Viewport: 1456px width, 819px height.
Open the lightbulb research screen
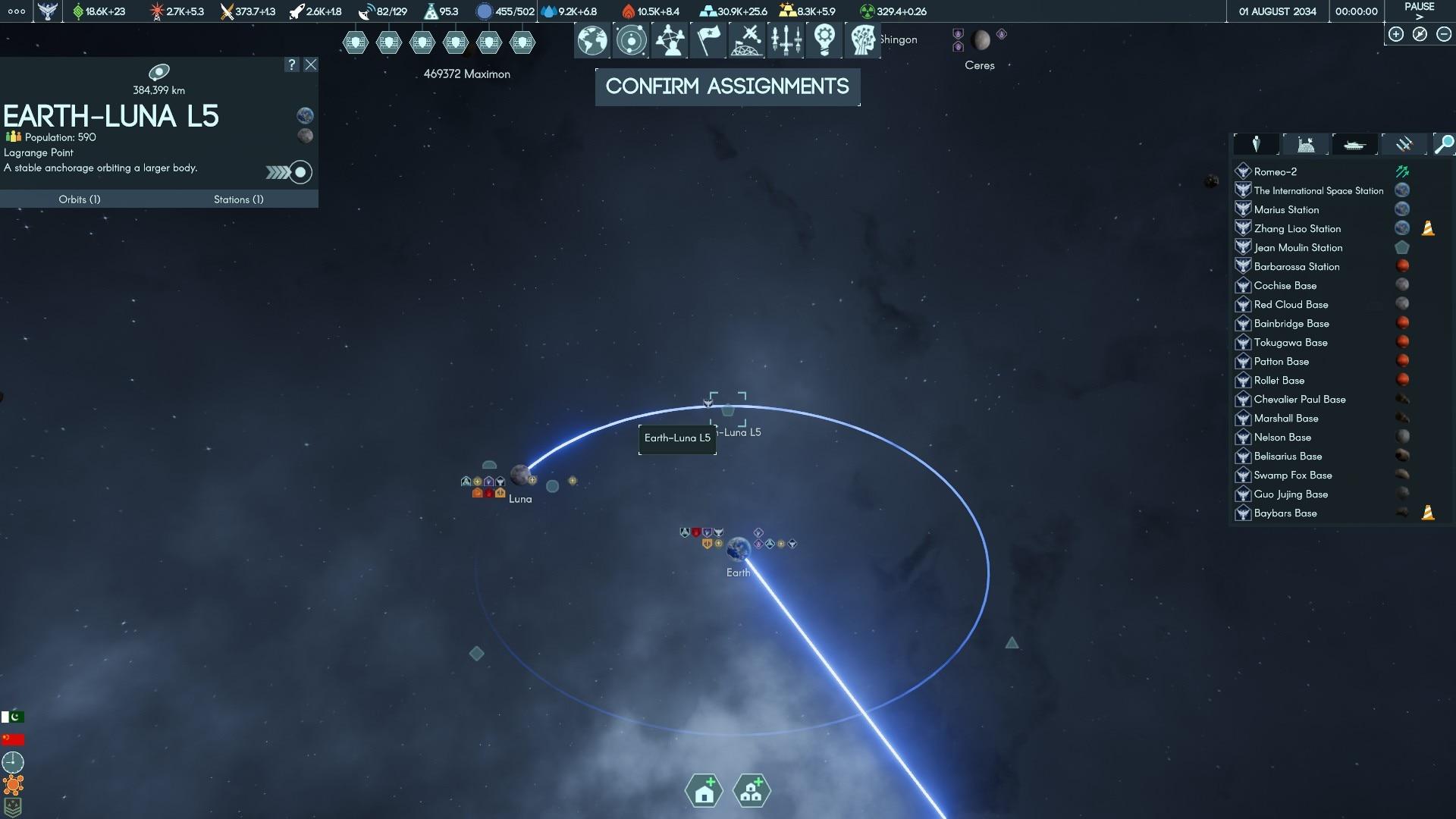(x=824, y=40)
